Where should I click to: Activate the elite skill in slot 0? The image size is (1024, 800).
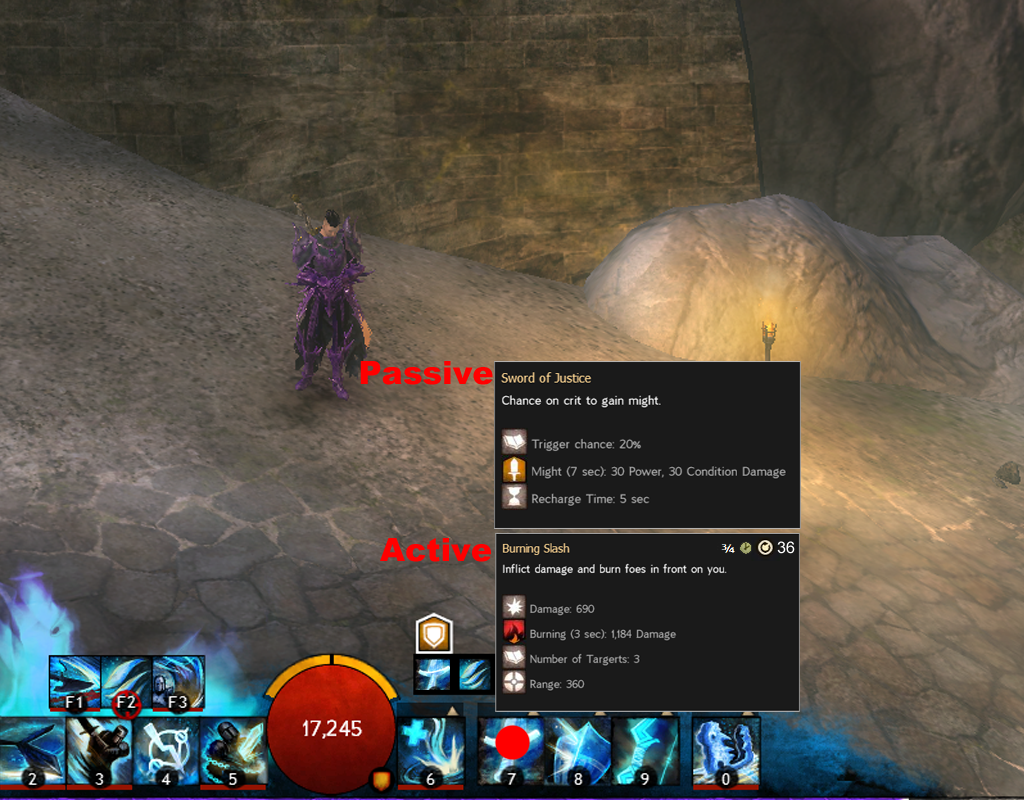726,751
